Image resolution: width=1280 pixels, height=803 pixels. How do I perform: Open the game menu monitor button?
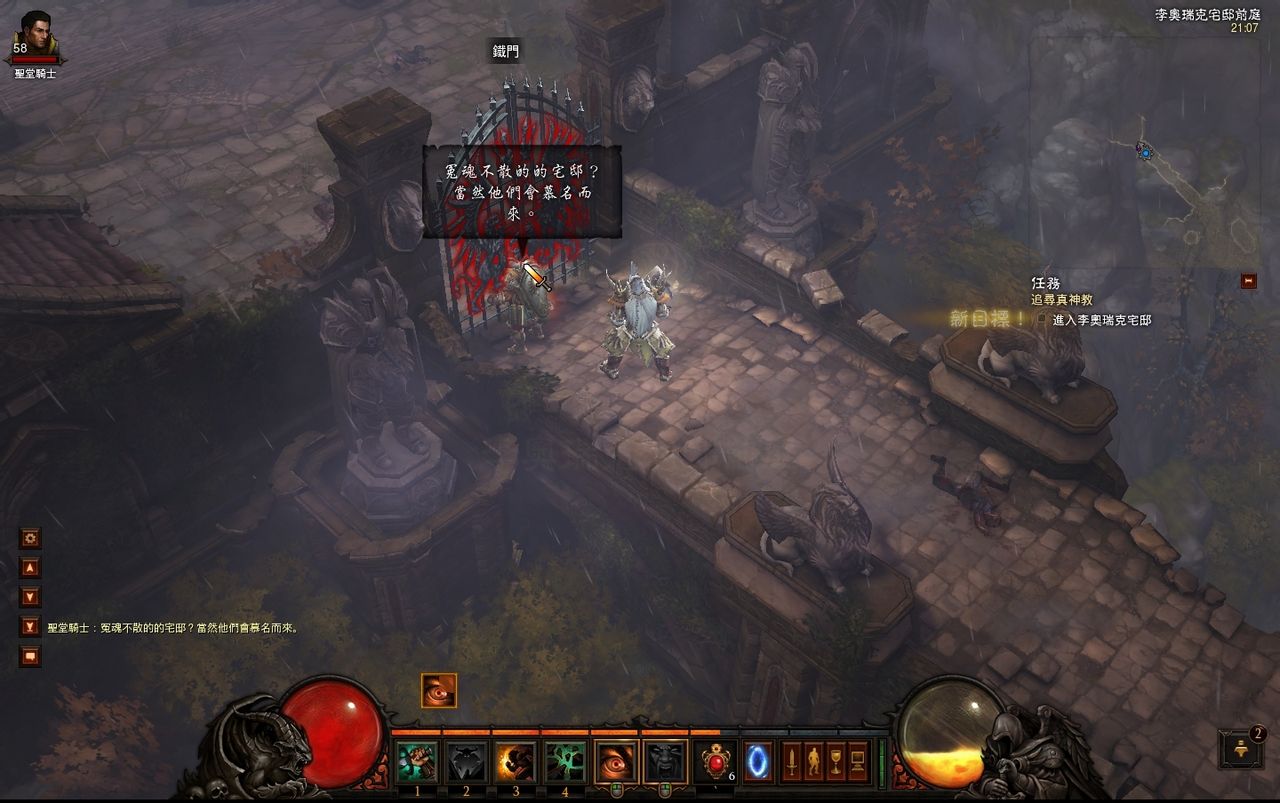pyautogui.click(x=858, y=762)
